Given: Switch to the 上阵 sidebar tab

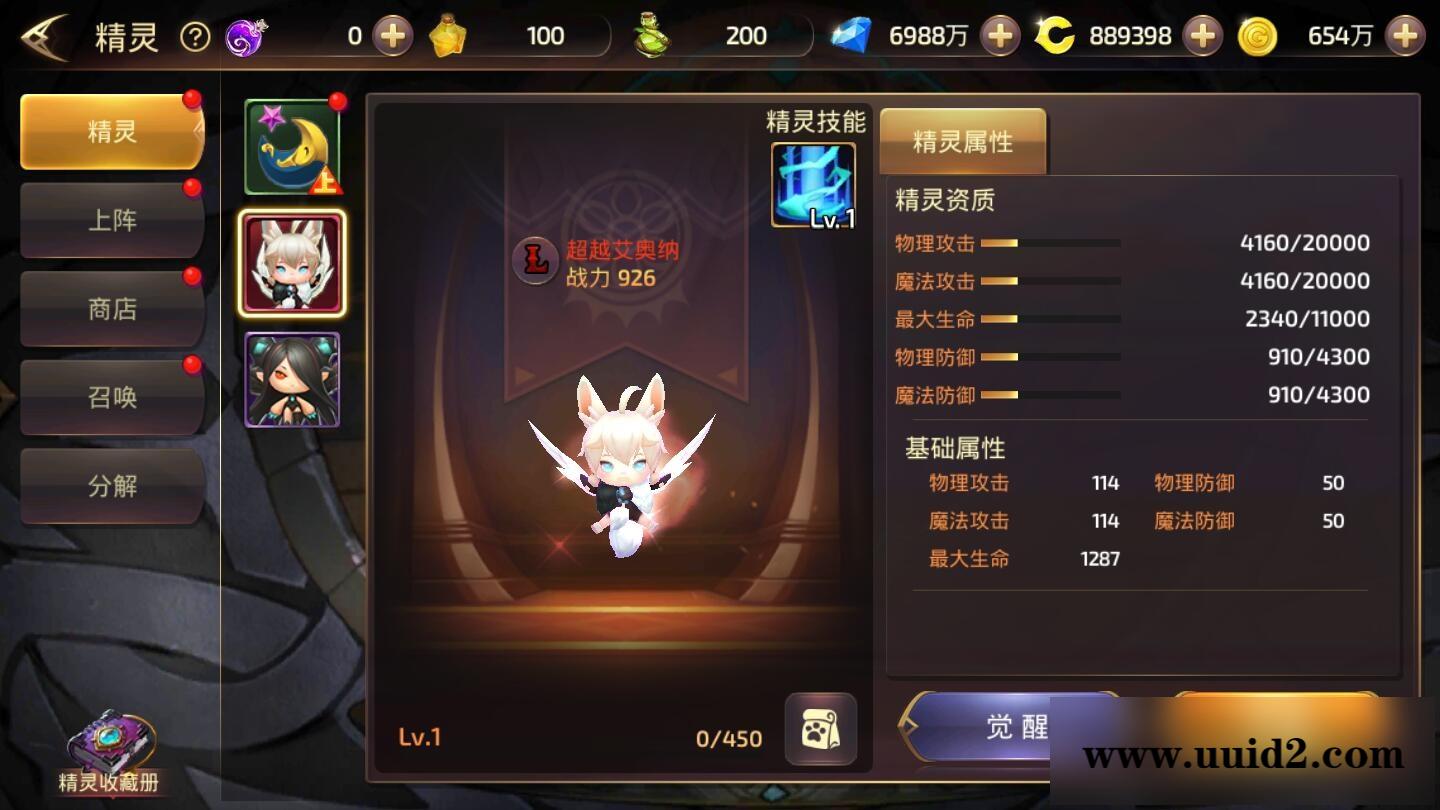Looking at the screenshot, I should tap(111, 219).
